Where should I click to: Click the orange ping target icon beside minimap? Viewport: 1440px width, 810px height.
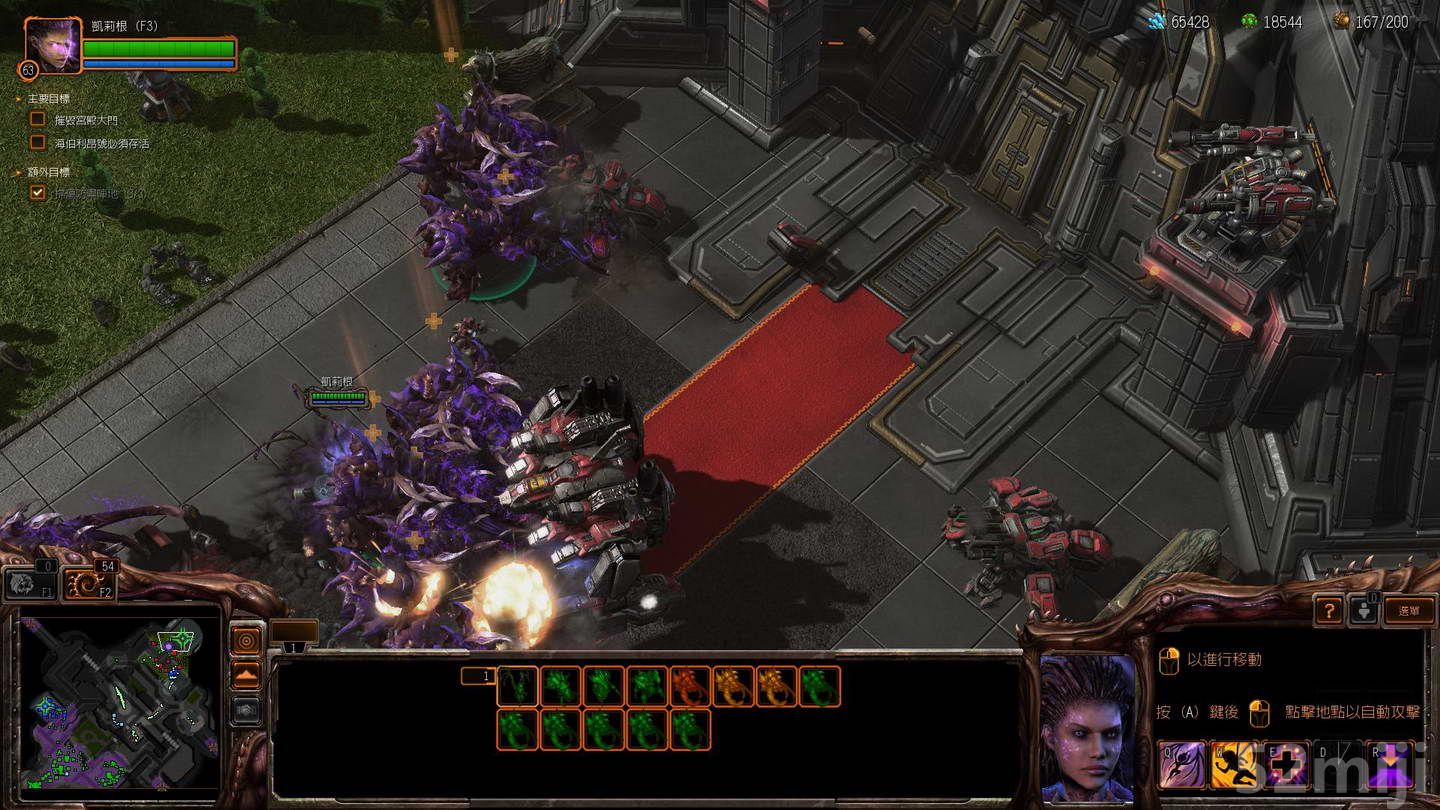pyautogui.click(x=247, y=640)
